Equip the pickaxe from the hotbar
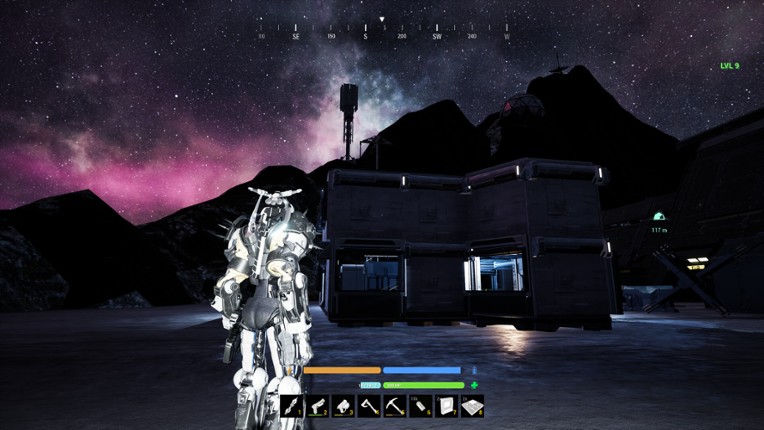This screenshot has width=764, height=430. (x=395, y=406)
